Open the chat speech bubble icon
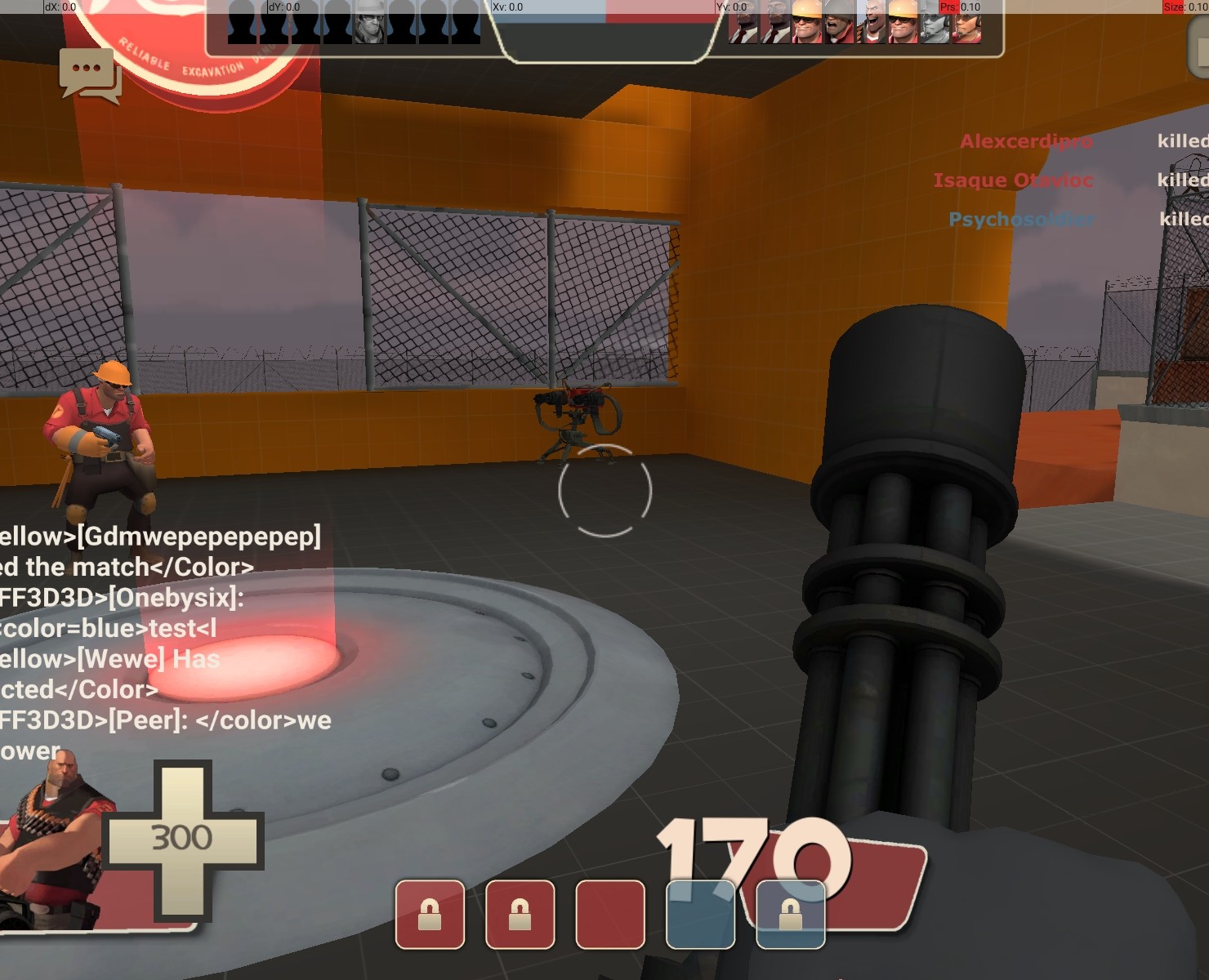Screen dimensions: 1209x980 (x=89, y=74)
